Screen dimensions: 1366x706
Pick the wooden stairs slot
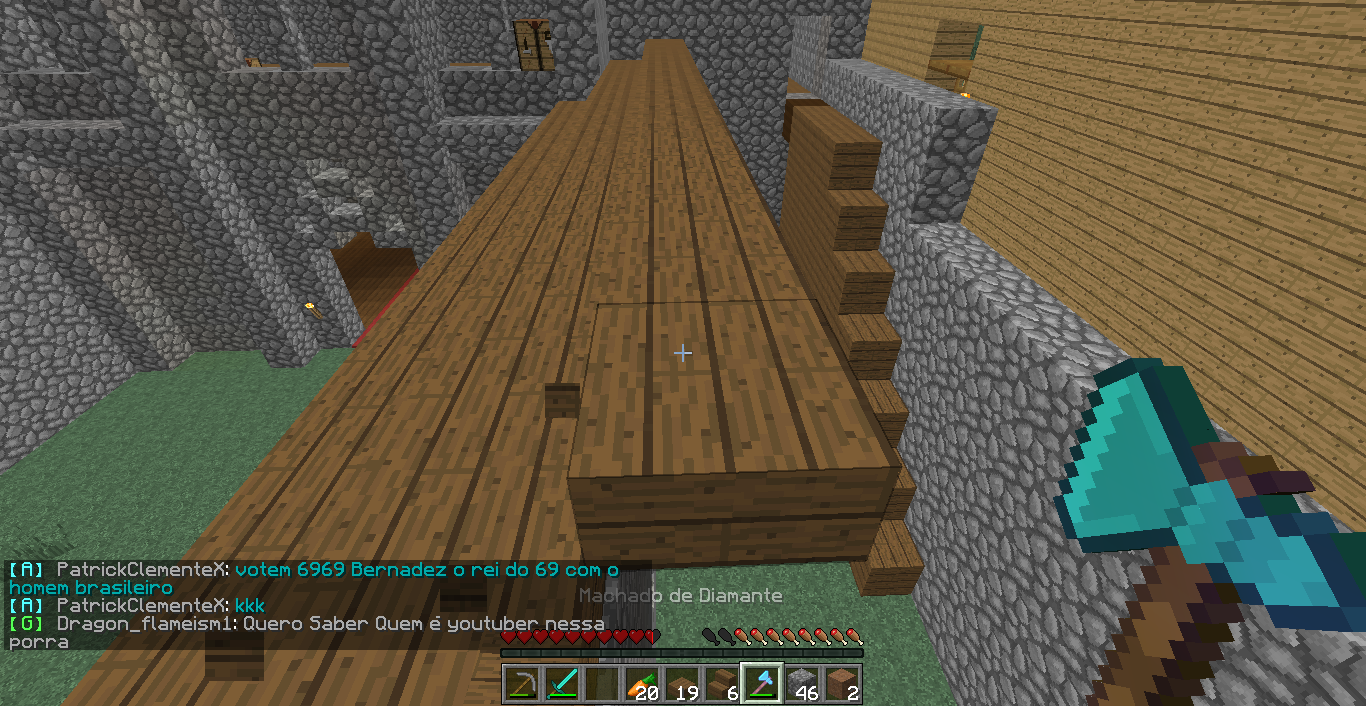pos(722,684)
